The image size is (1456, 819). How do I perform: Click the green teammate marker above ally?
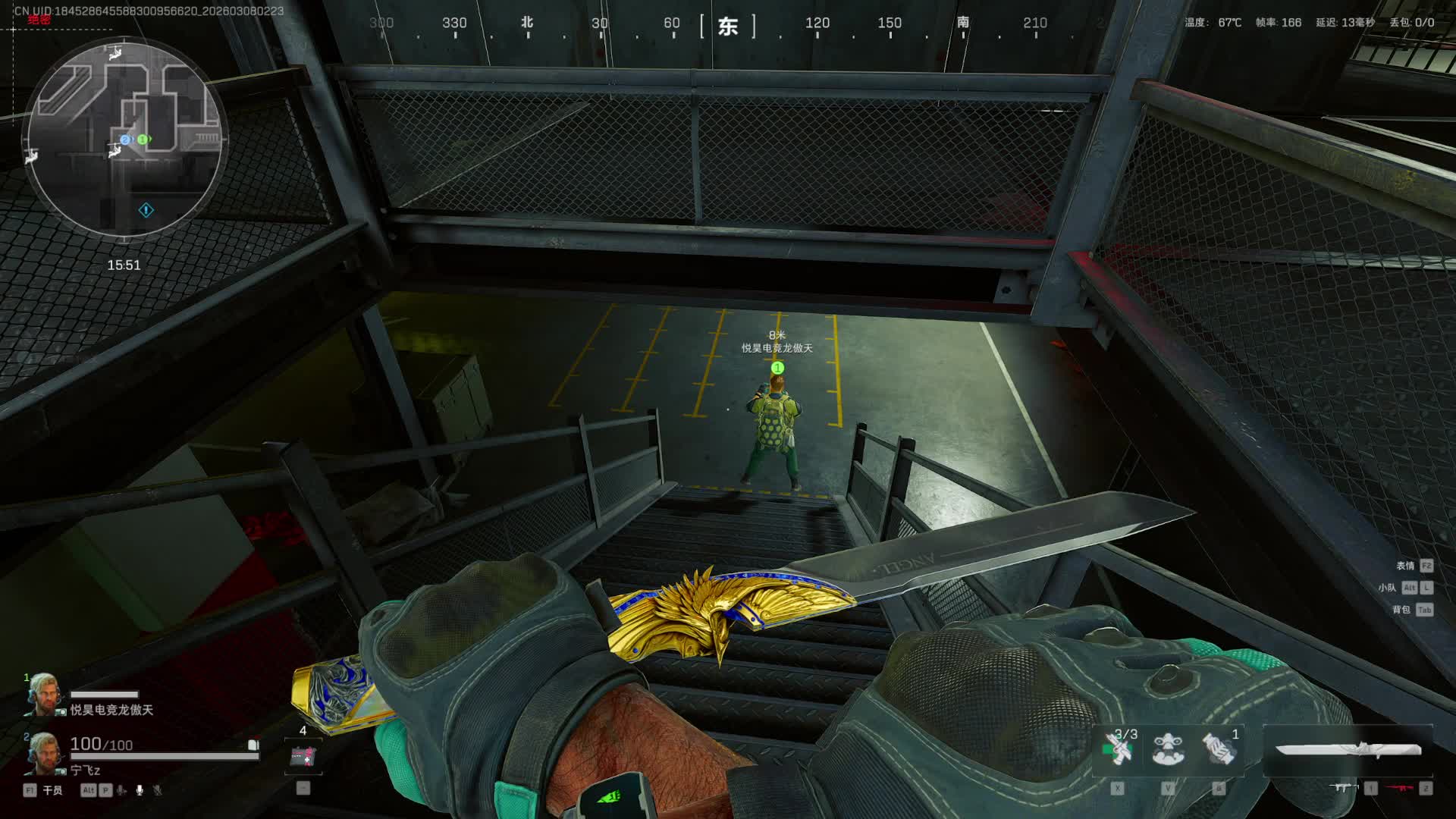(777, 368)
